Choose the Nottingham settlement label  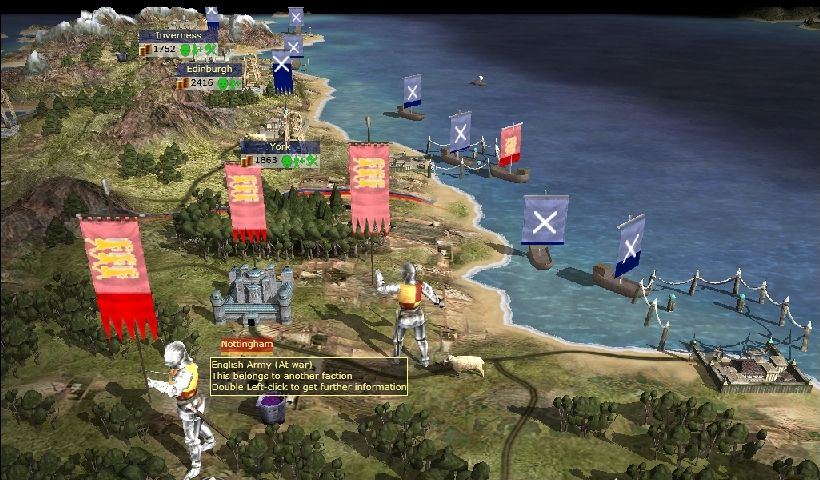(246, 344)
